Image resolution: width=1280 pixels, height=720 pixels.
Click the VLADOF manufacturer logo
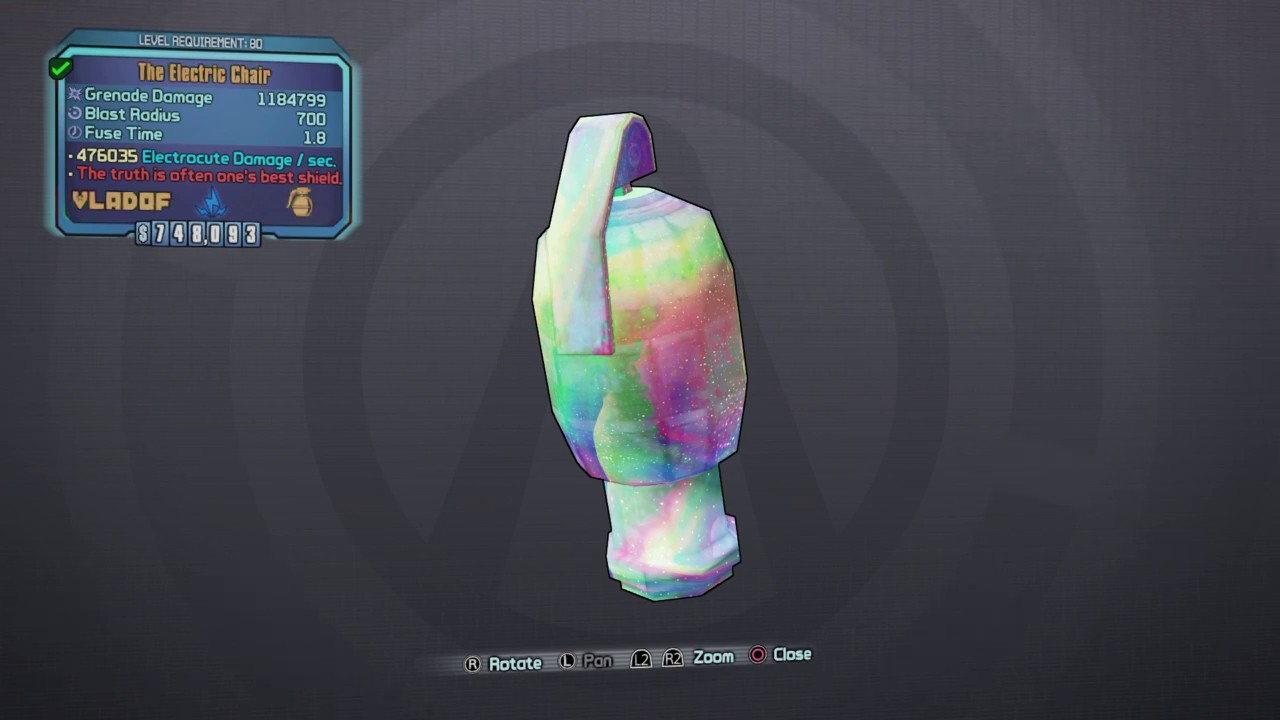(x=120, y=201)
